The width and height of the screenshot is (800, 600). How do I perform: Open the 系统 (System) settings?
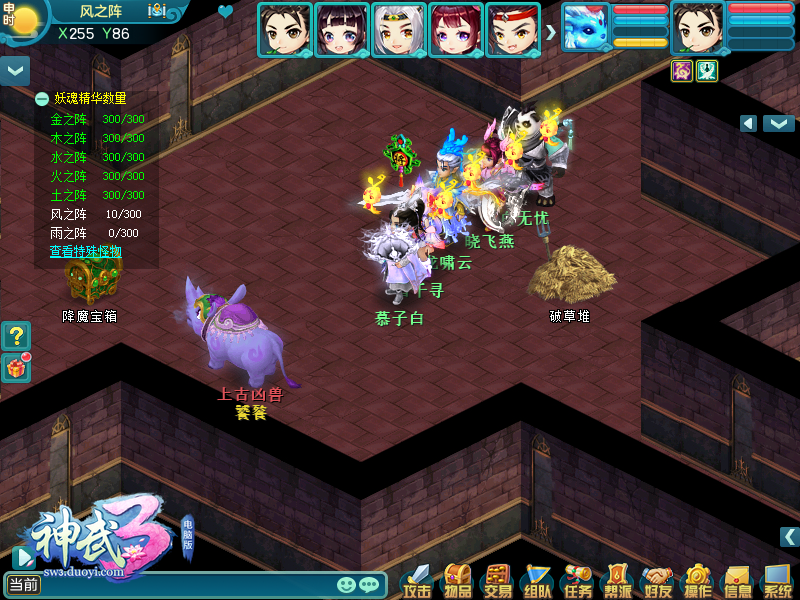click(x=777, y=581)
